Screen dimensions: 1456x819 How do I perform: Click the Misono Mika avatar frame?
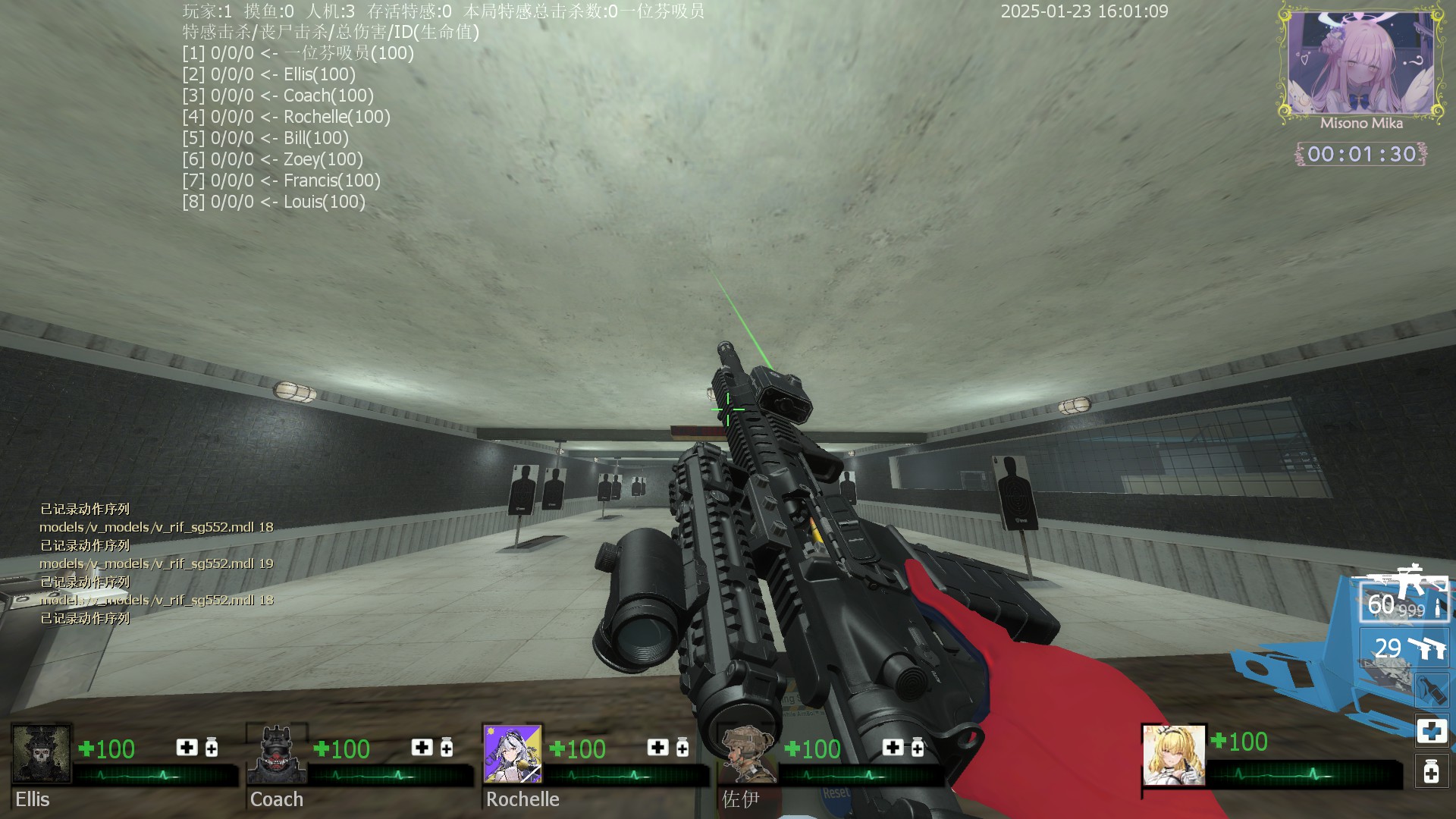[x=1360, y=62]
